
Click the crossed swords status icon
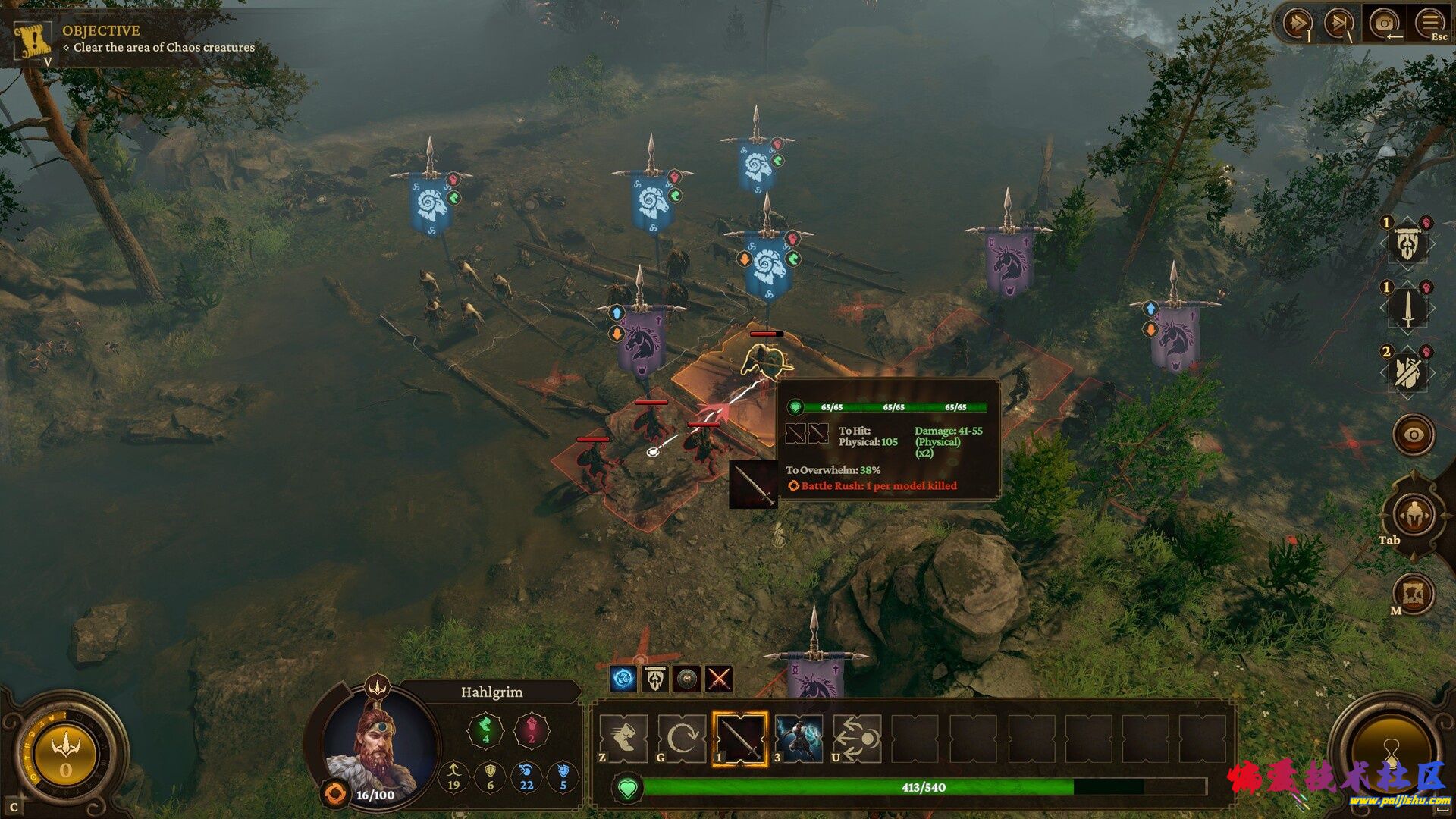click(719, 679)
